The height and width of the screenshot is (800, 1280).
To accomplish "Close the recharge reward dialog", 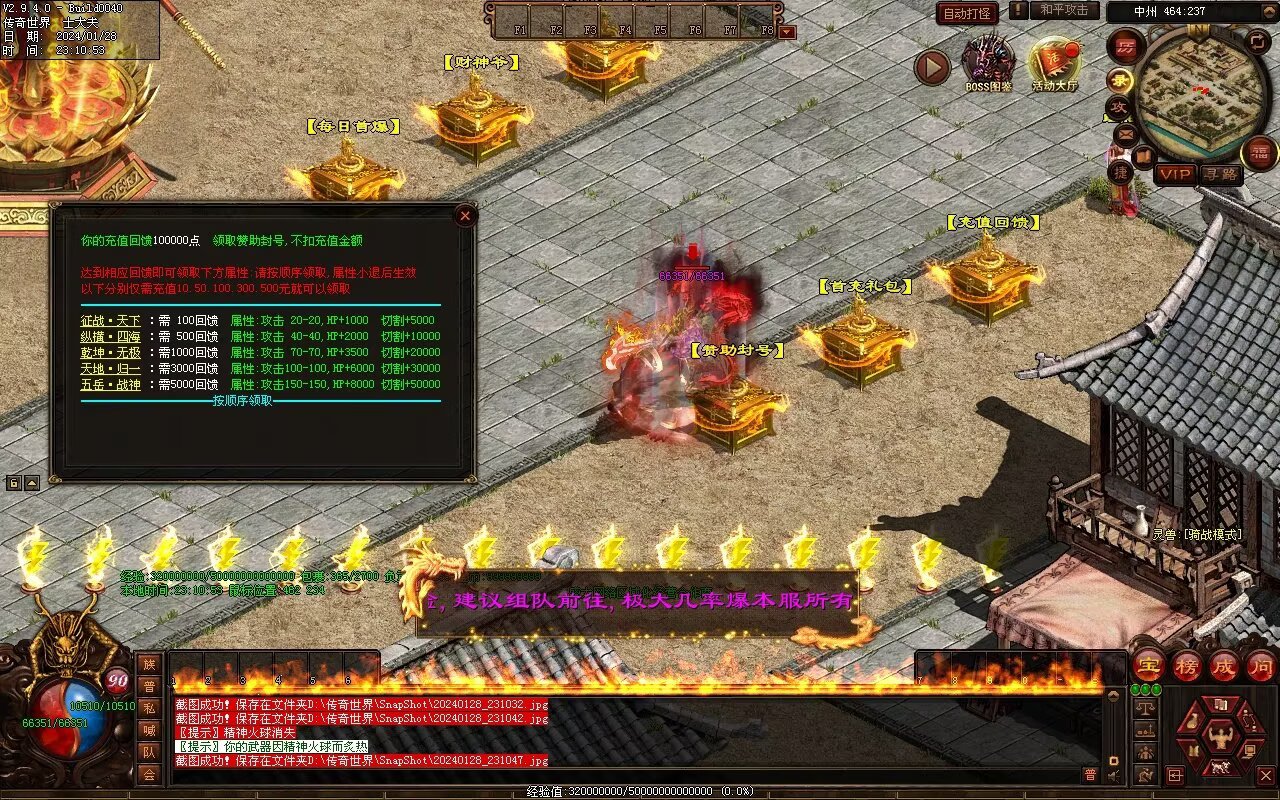I will [465, 215].
